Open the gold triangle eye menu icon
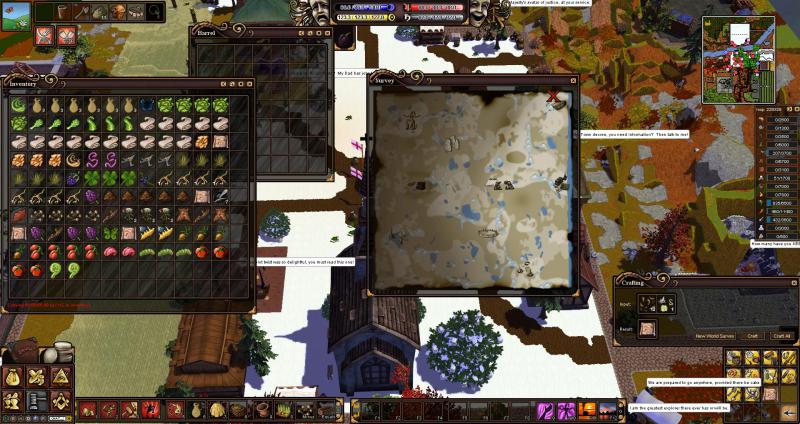This screenshot has height=424, width=800. click(x=61, y=377)
